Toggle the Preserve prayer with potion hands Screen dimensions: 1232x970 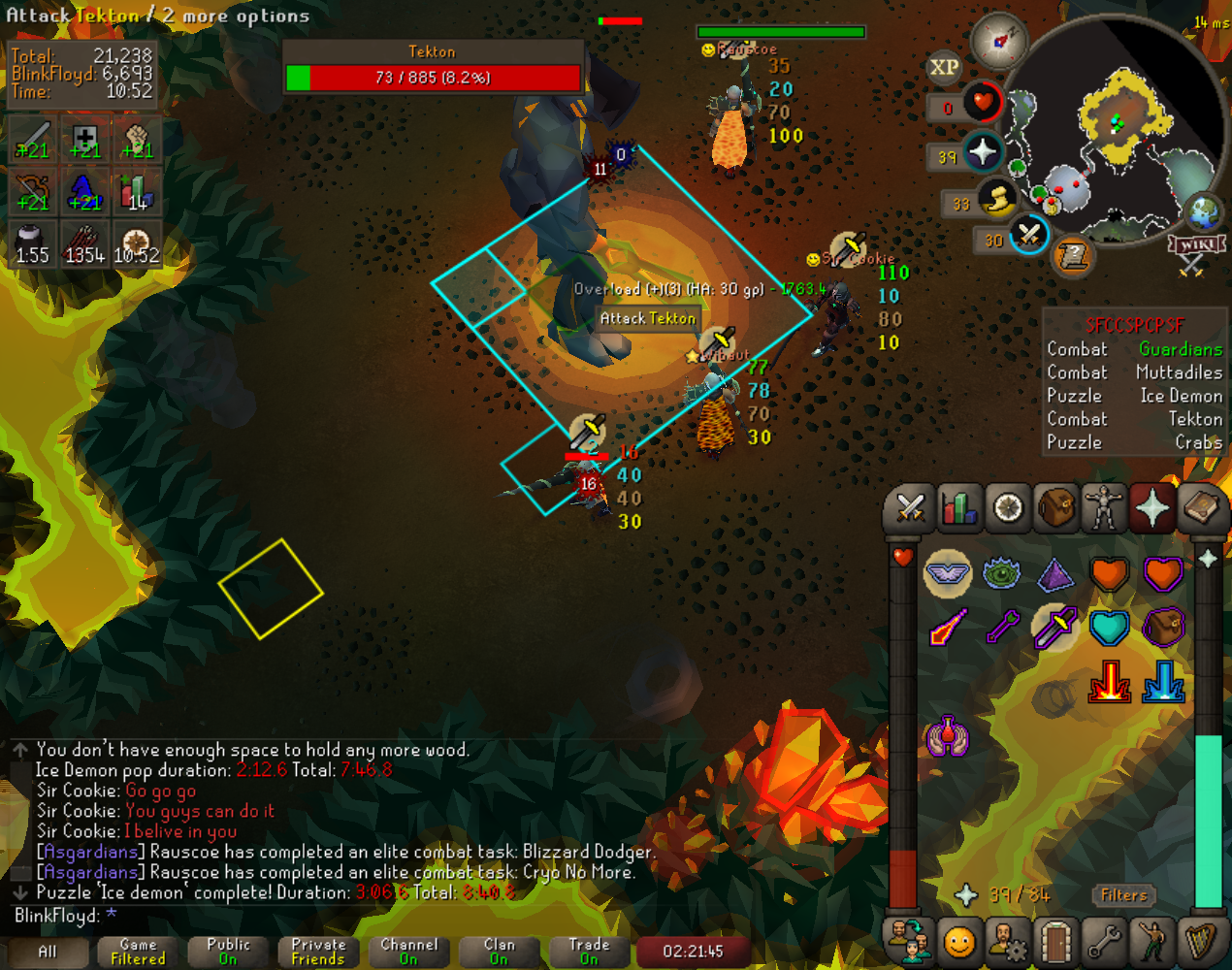point(947,736)
